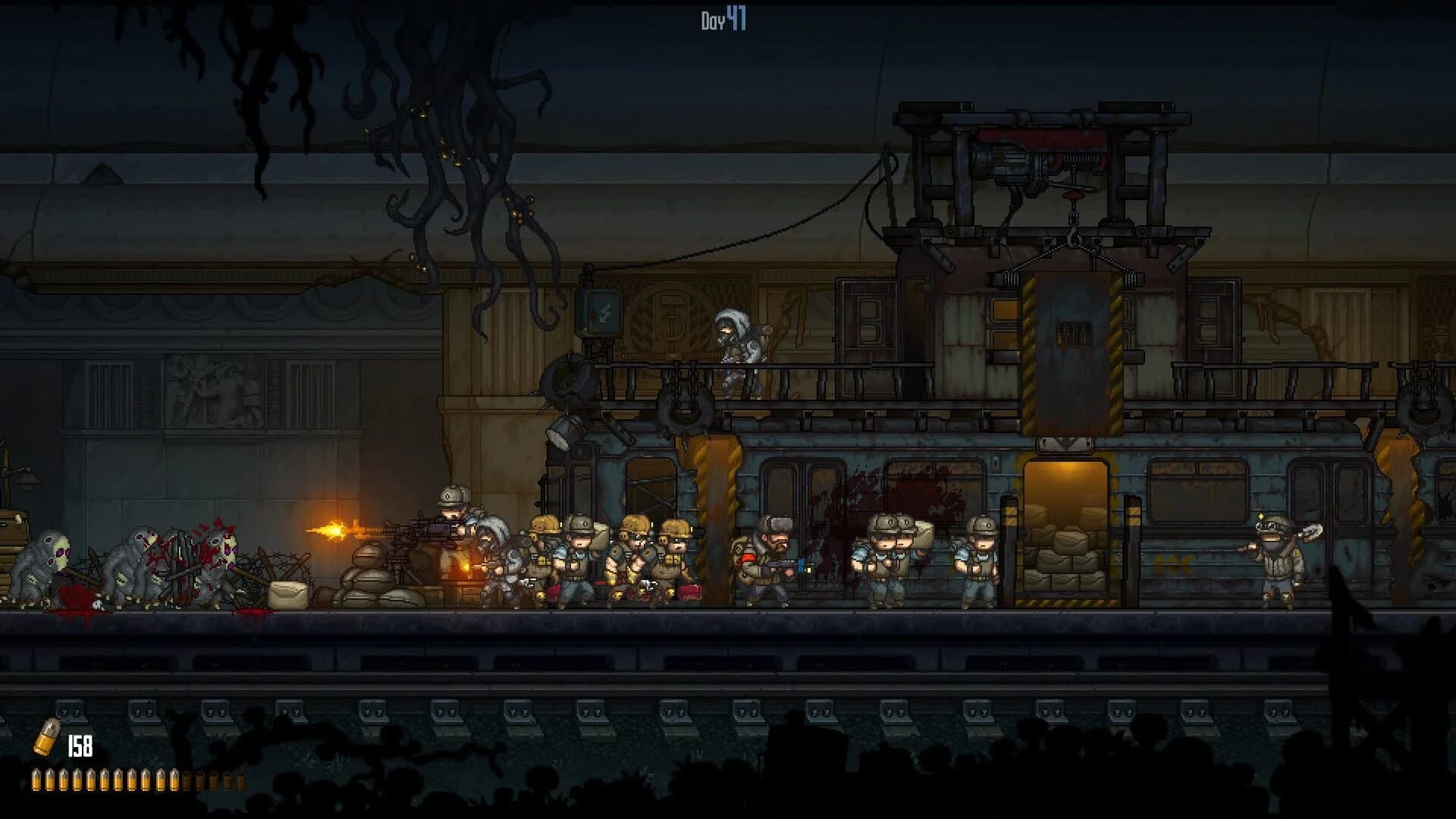Click the tire resting against the upper railing
The height and width of the screenshot is (819, 1456).
click(567, 379)
